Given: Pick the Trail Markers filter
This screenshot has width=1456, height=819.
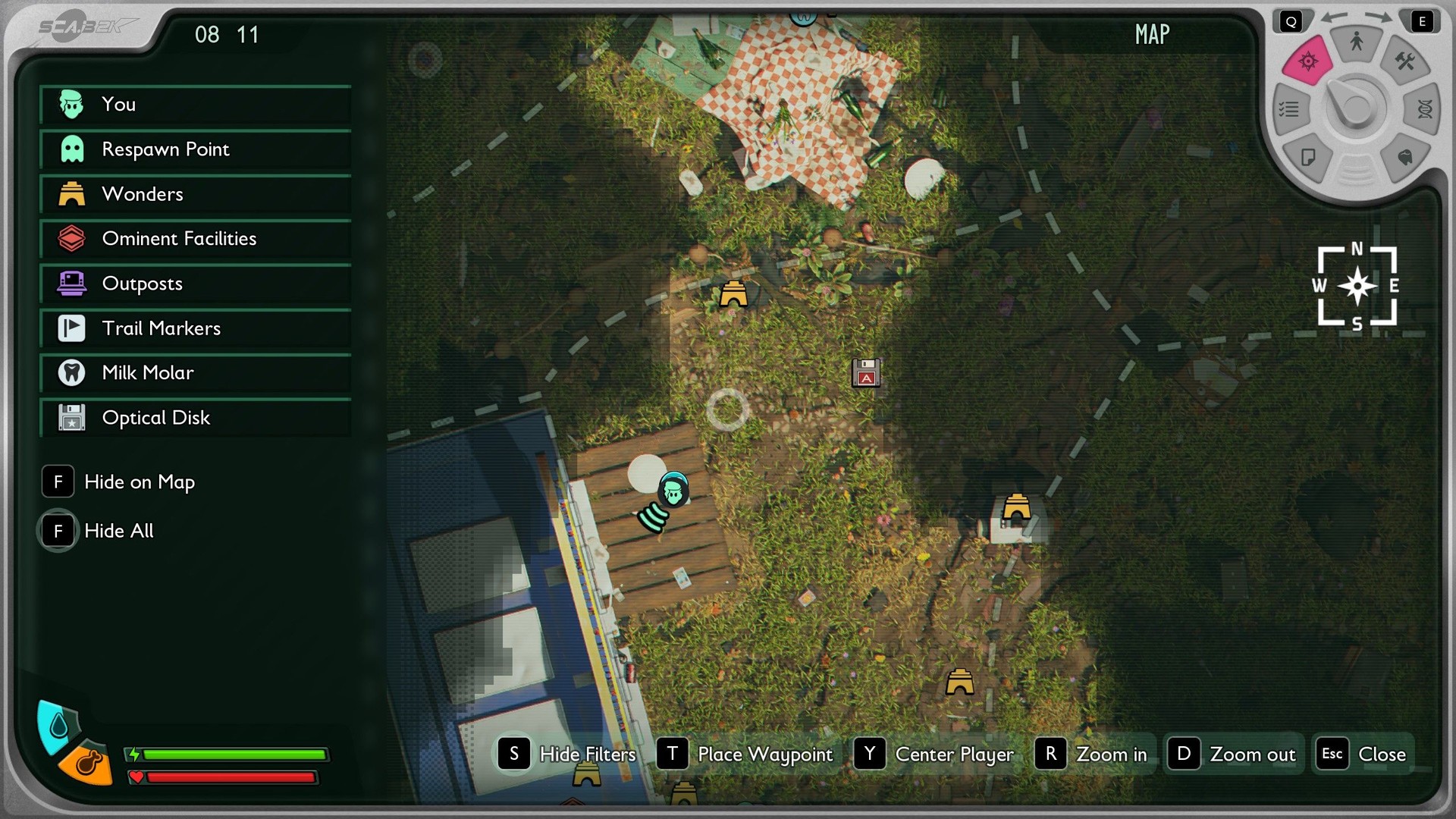Looking at the screenshot, I should tap(195, 328).
